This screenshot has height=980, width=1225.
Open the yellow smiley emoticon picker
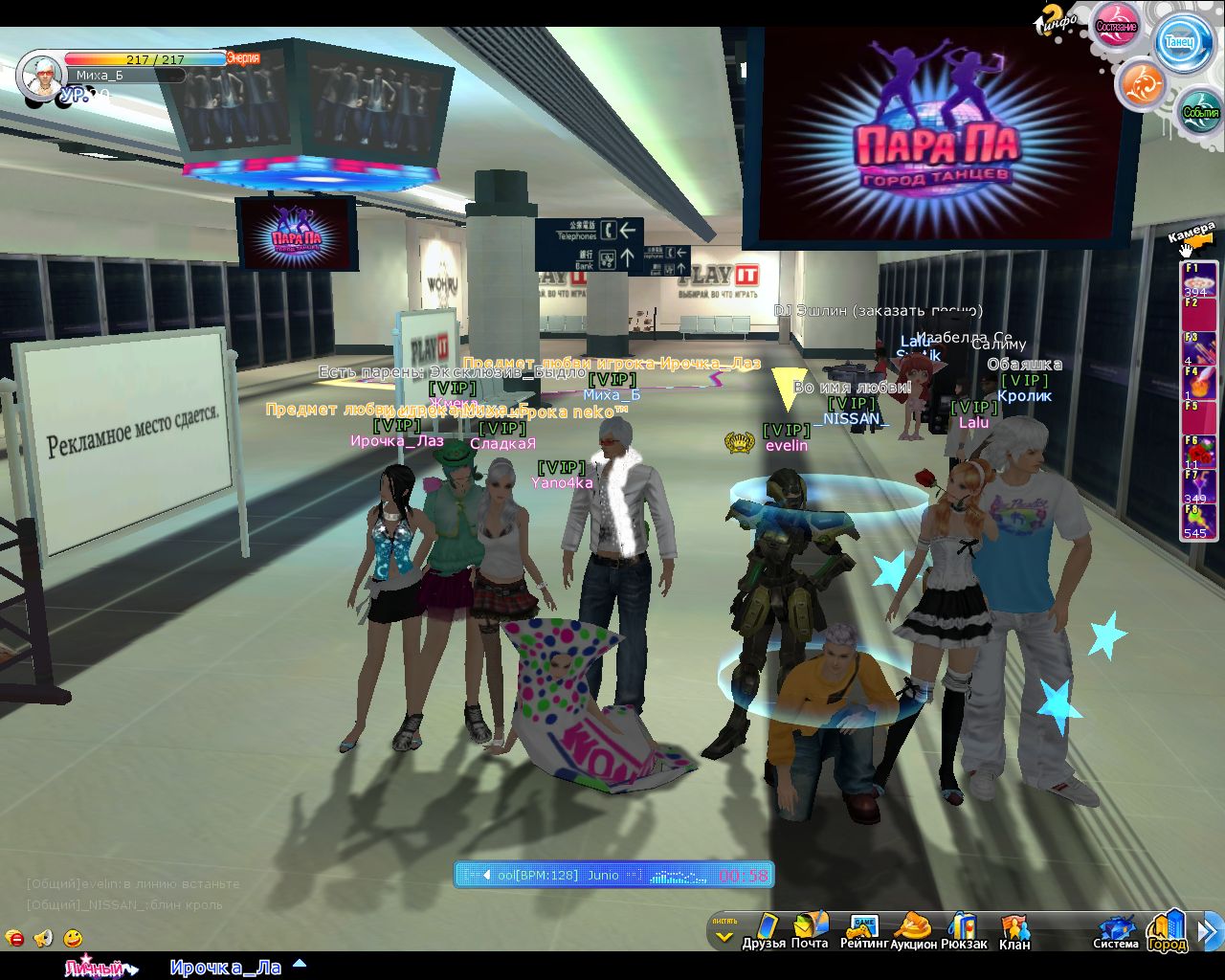point(73,938)
